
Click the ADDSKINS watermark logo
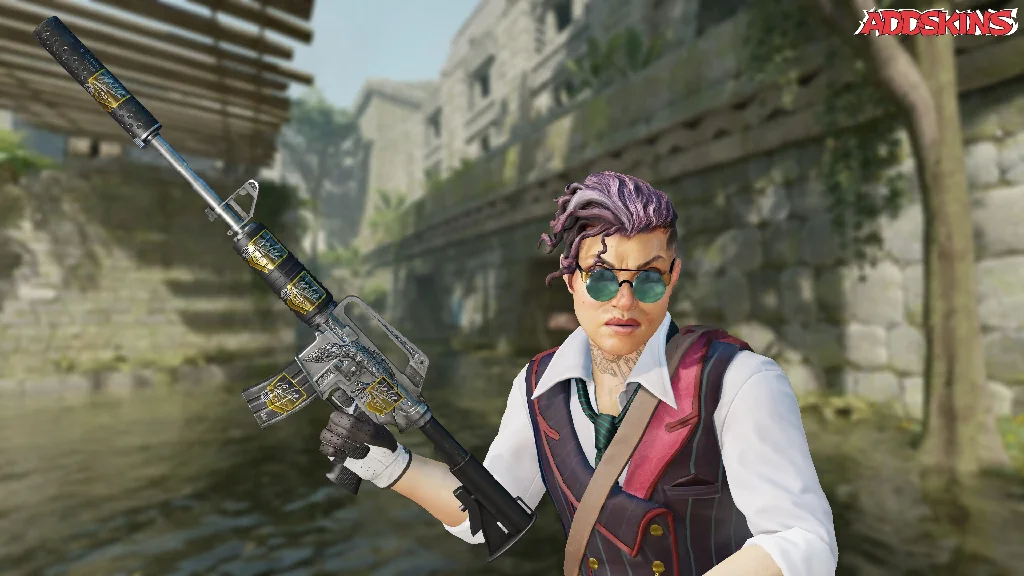[938, 23]
